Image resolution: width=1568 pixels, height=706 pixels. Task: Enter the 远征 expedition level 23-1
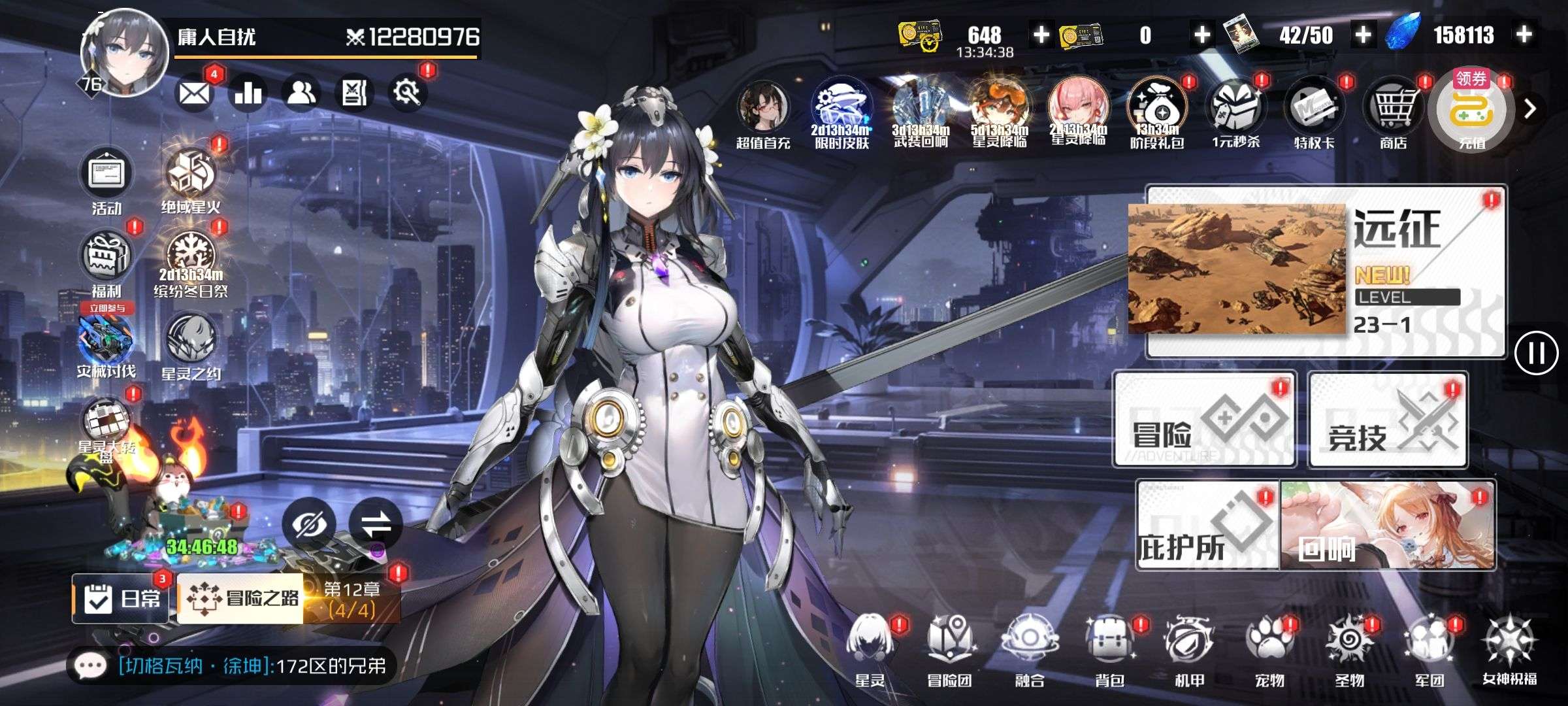pyautogui.click(x=1325, y=271)
